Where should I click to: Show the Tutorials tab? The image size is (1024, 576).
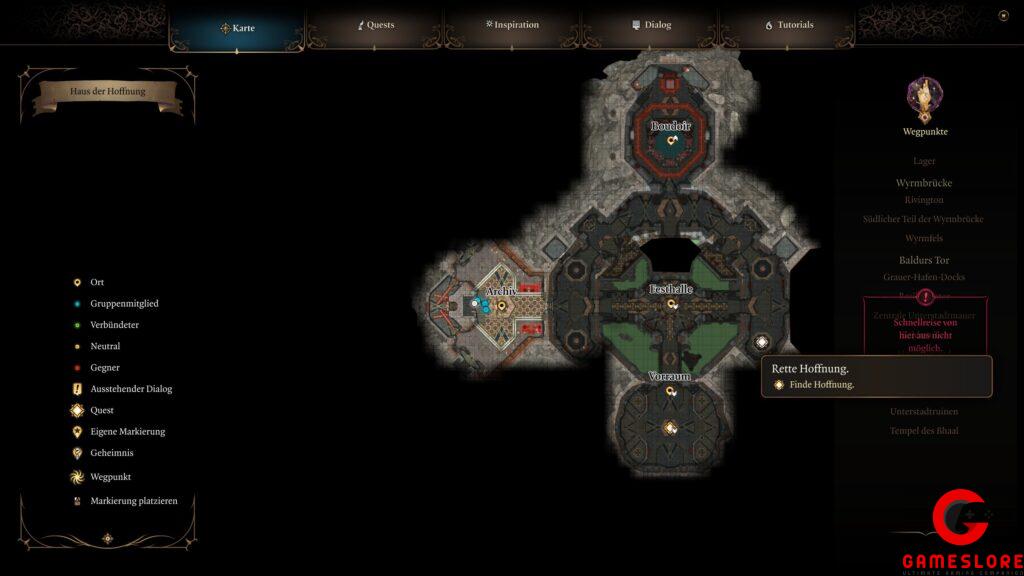[789, 25]
